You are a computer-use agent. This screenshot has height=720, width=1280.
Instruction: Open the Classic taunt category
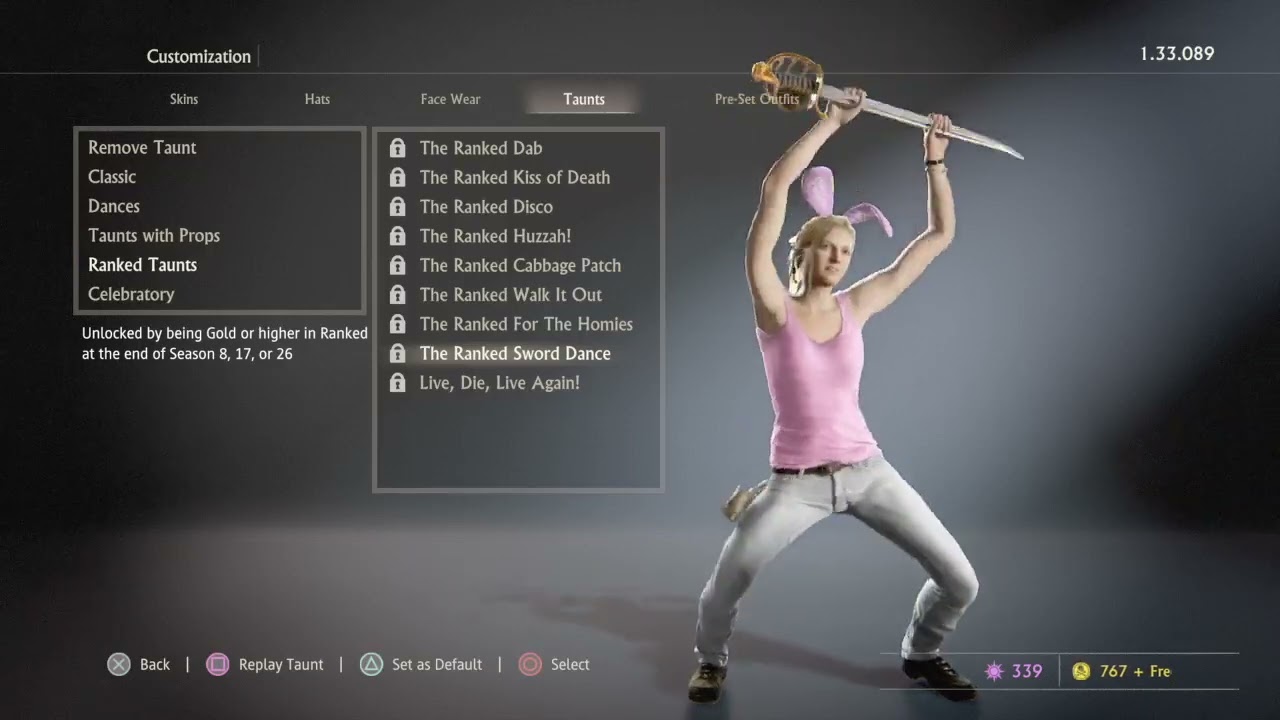[112, 177]
